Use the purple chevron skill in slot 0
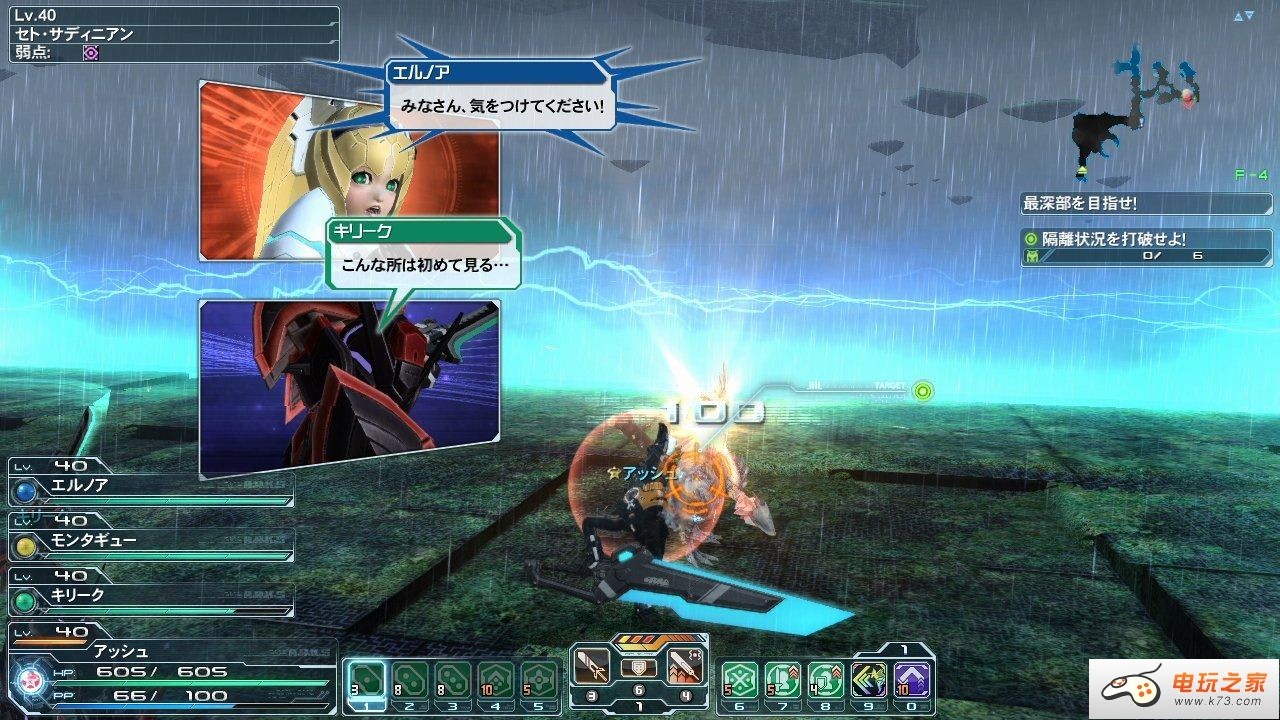 (911, 681)
